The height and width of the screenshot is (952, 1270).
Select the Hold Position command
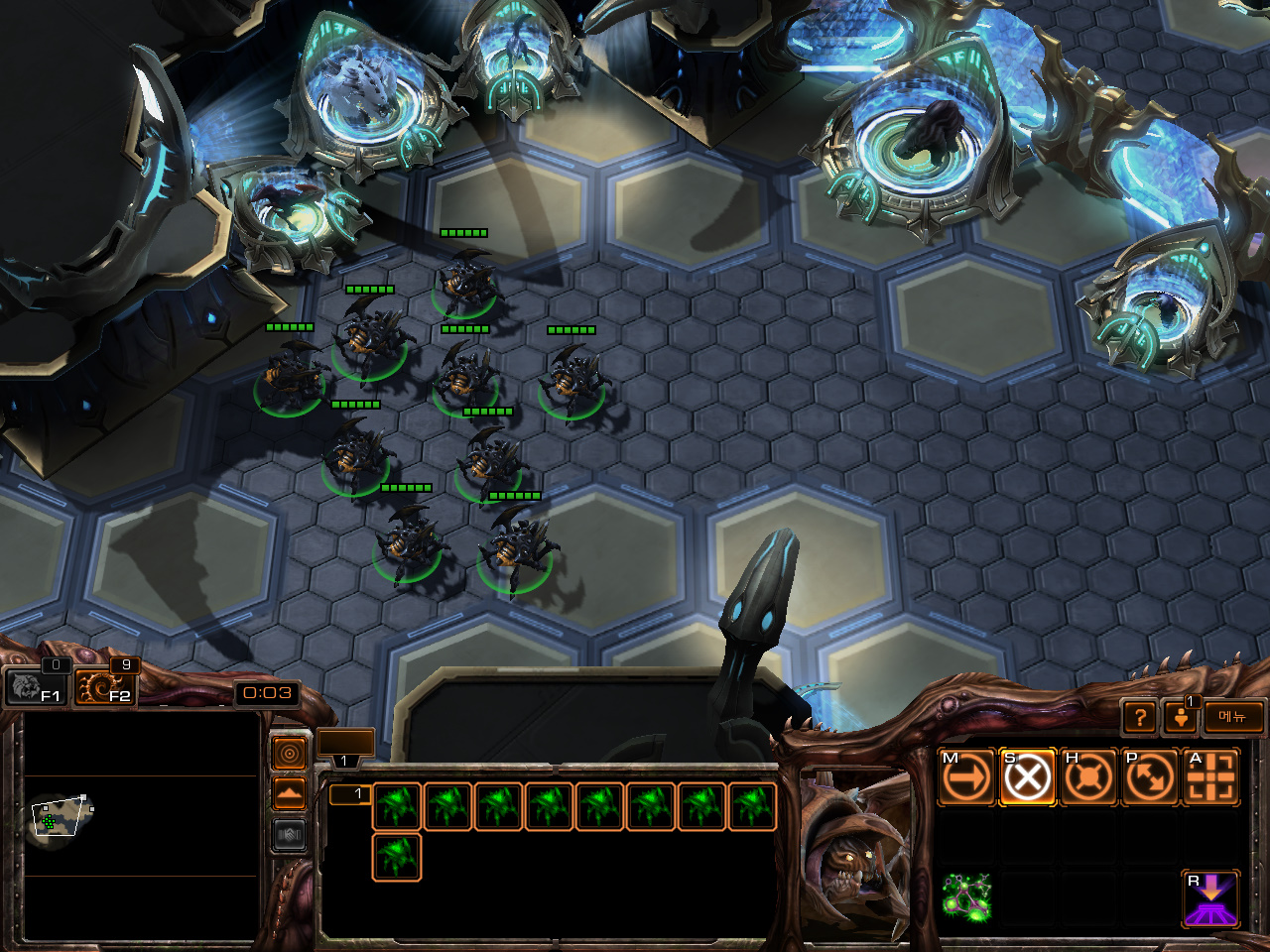pyautogui.click(x=1088, y=776)
